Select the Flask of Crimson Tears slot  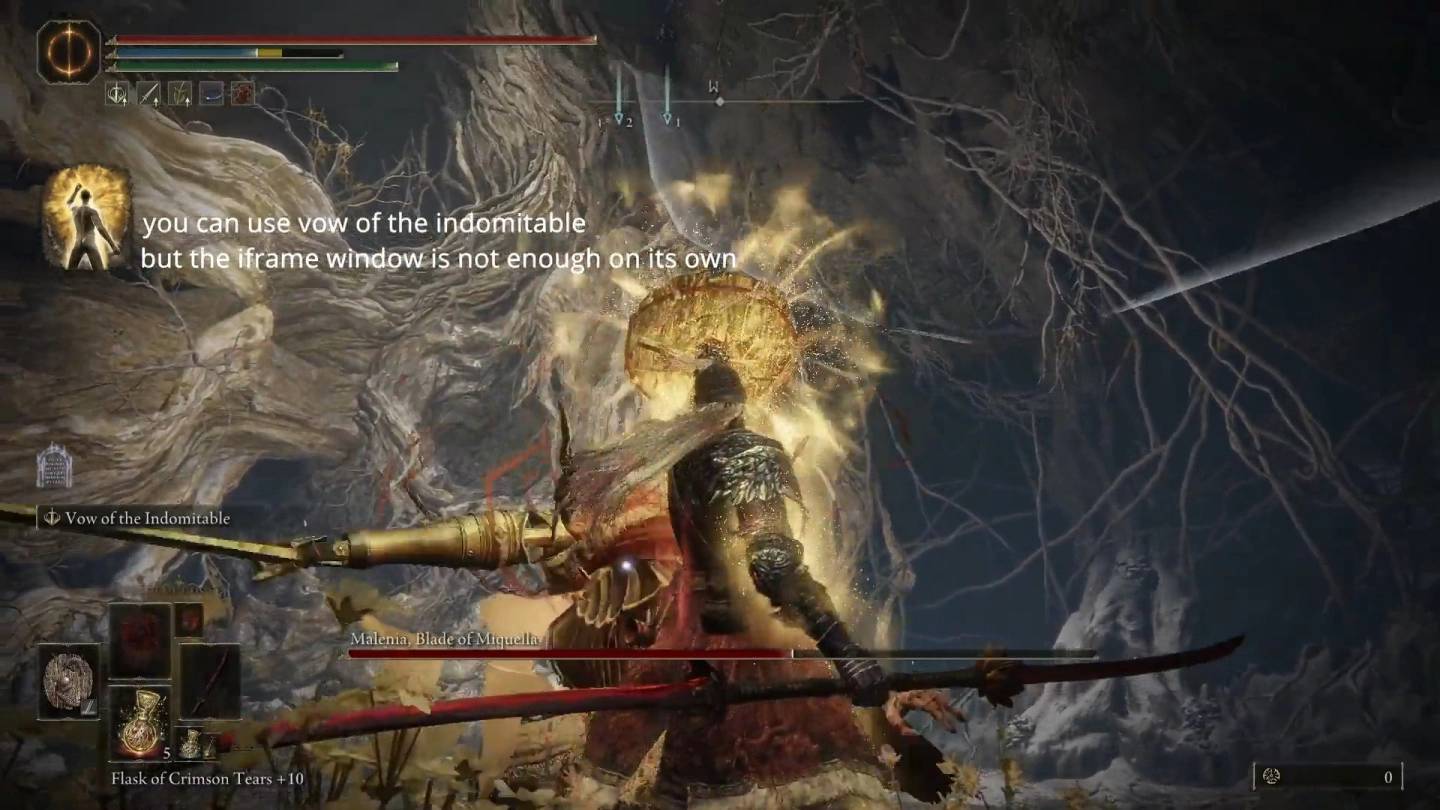click(x=139, y=722)
